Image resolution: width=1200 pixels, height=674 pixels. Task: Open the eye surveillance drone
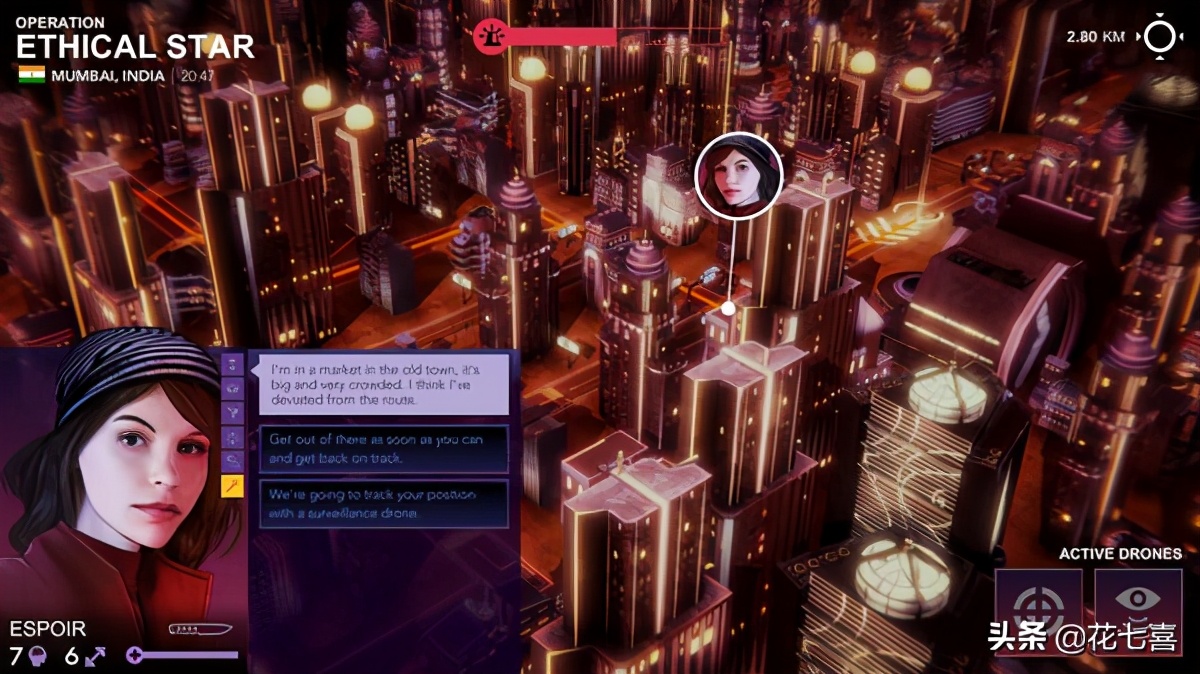pyautogui.click(x=1138, y=600)
